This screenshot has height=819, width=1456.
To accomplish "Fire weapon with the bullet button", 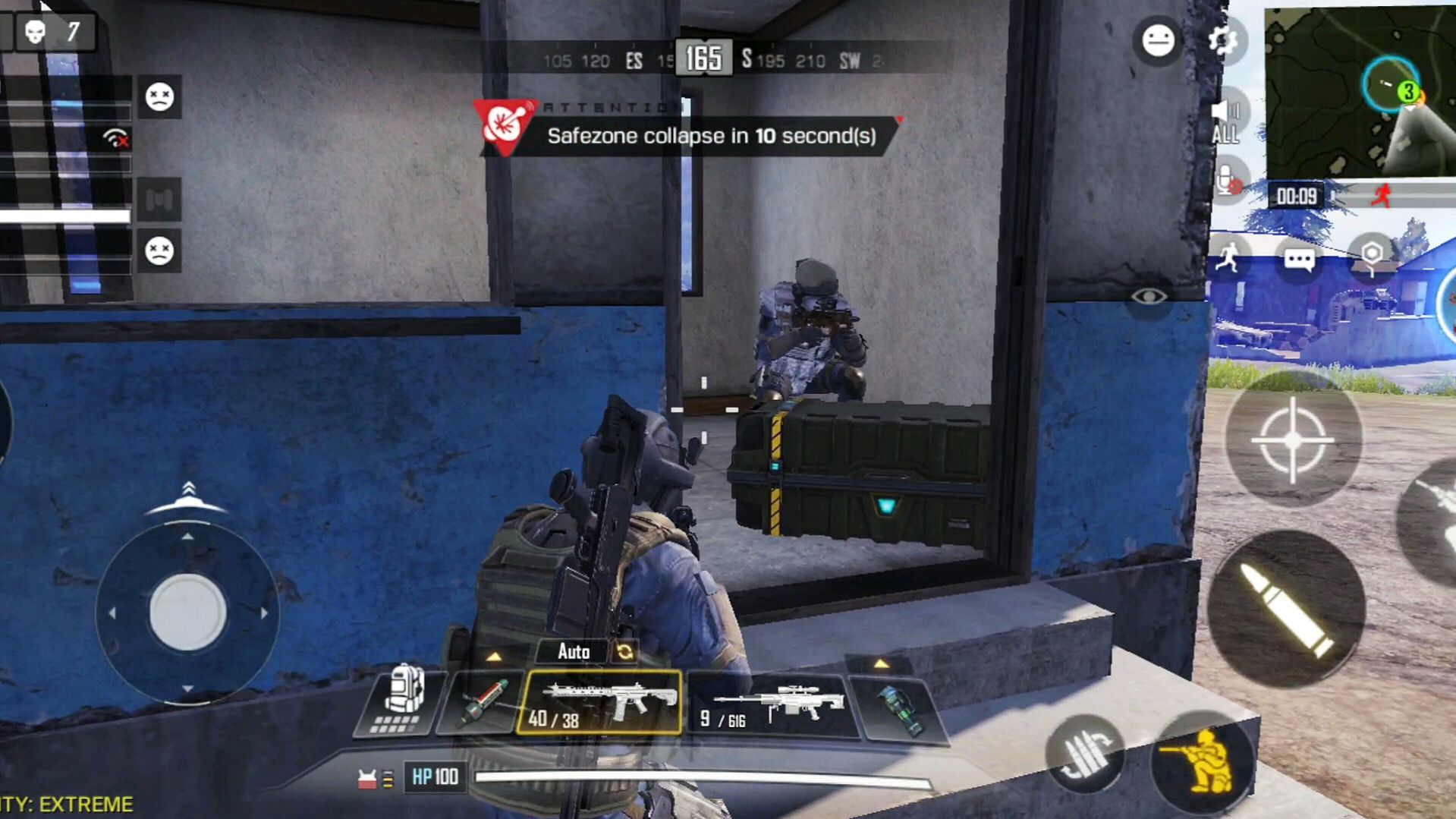I will coord(1287,610).
